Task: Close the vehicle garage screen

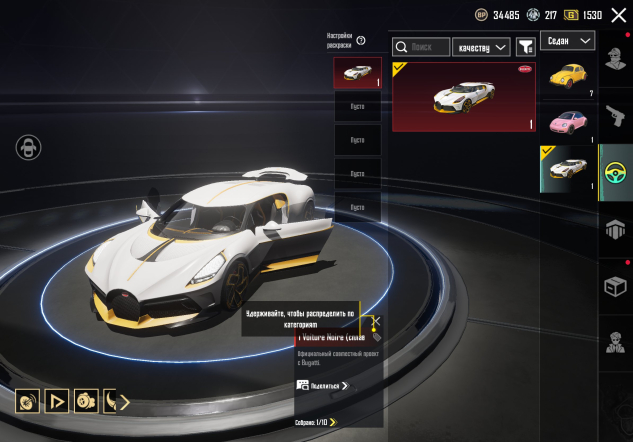Action: pos(618,16)
